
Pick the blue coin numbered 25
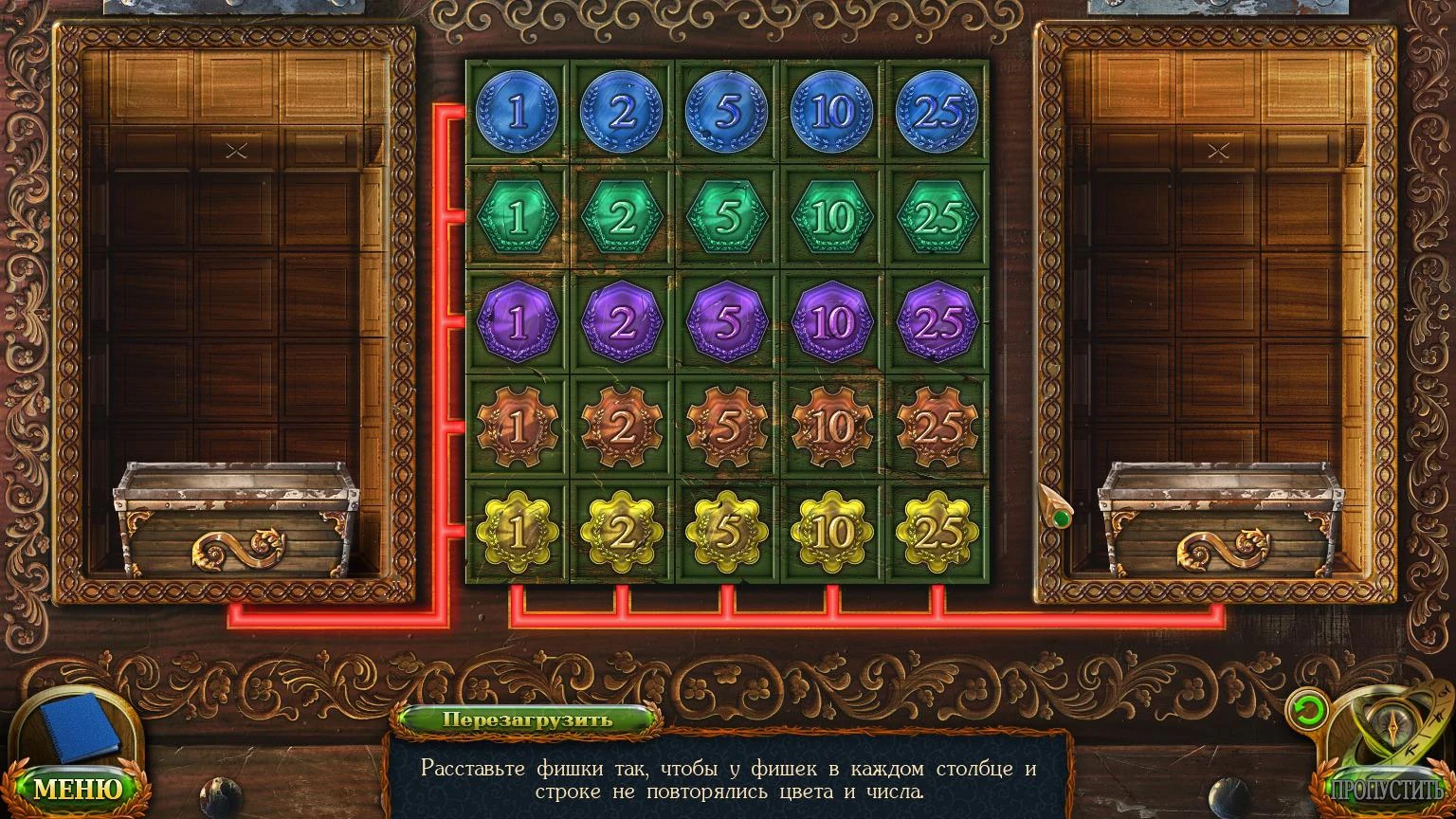937,113
